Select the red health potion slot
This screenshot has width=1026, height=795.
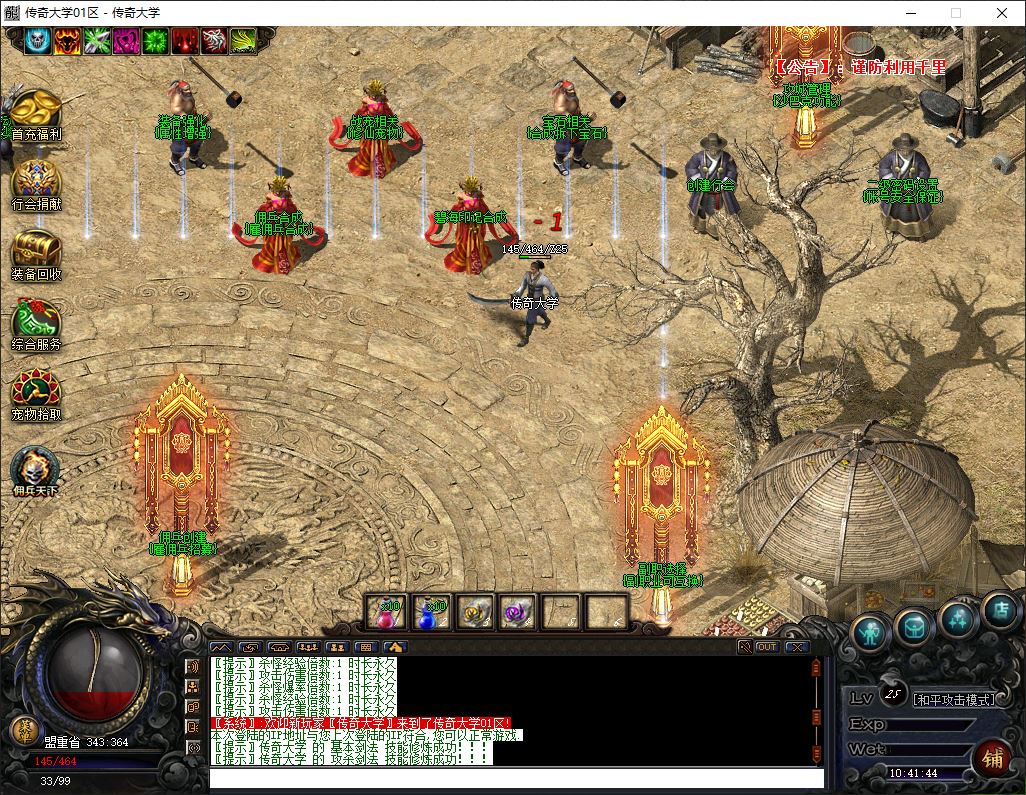(x=387, y=611)
